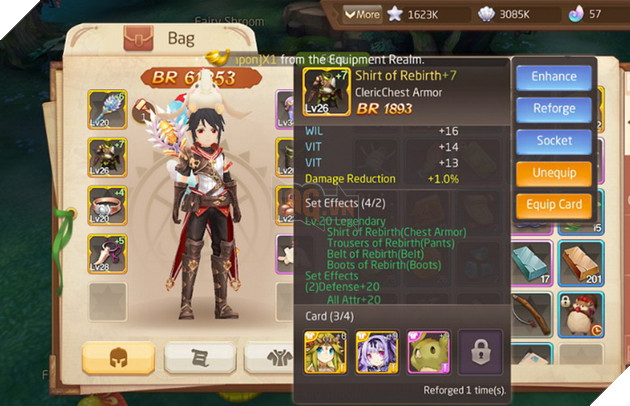Enhance the Shirt of Rebirth
This screenshot has height=406, width=630.
554,76
